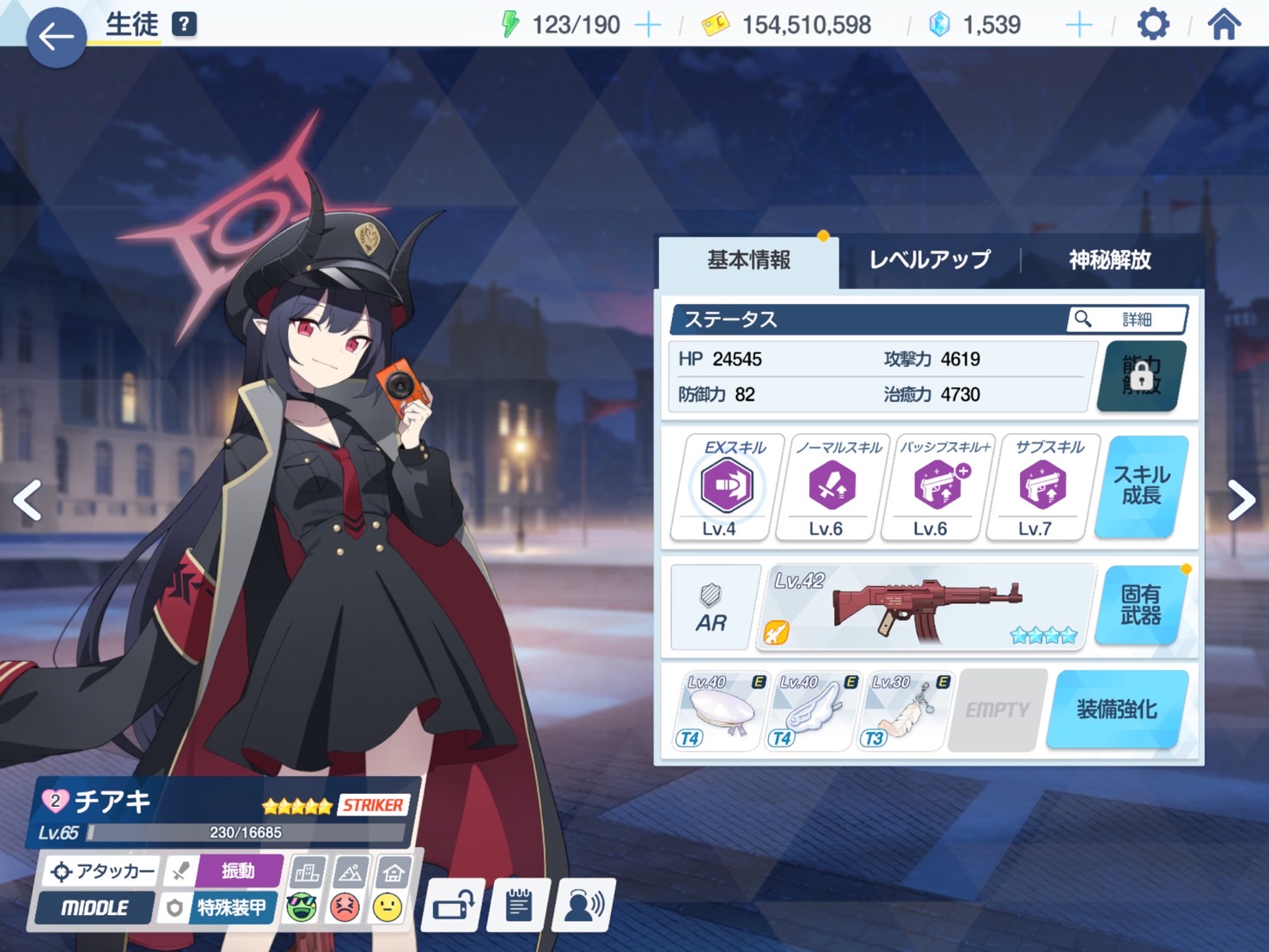
Task: Open the 固有武器 unique weapon button
Action: click(x=1141, y=605)
